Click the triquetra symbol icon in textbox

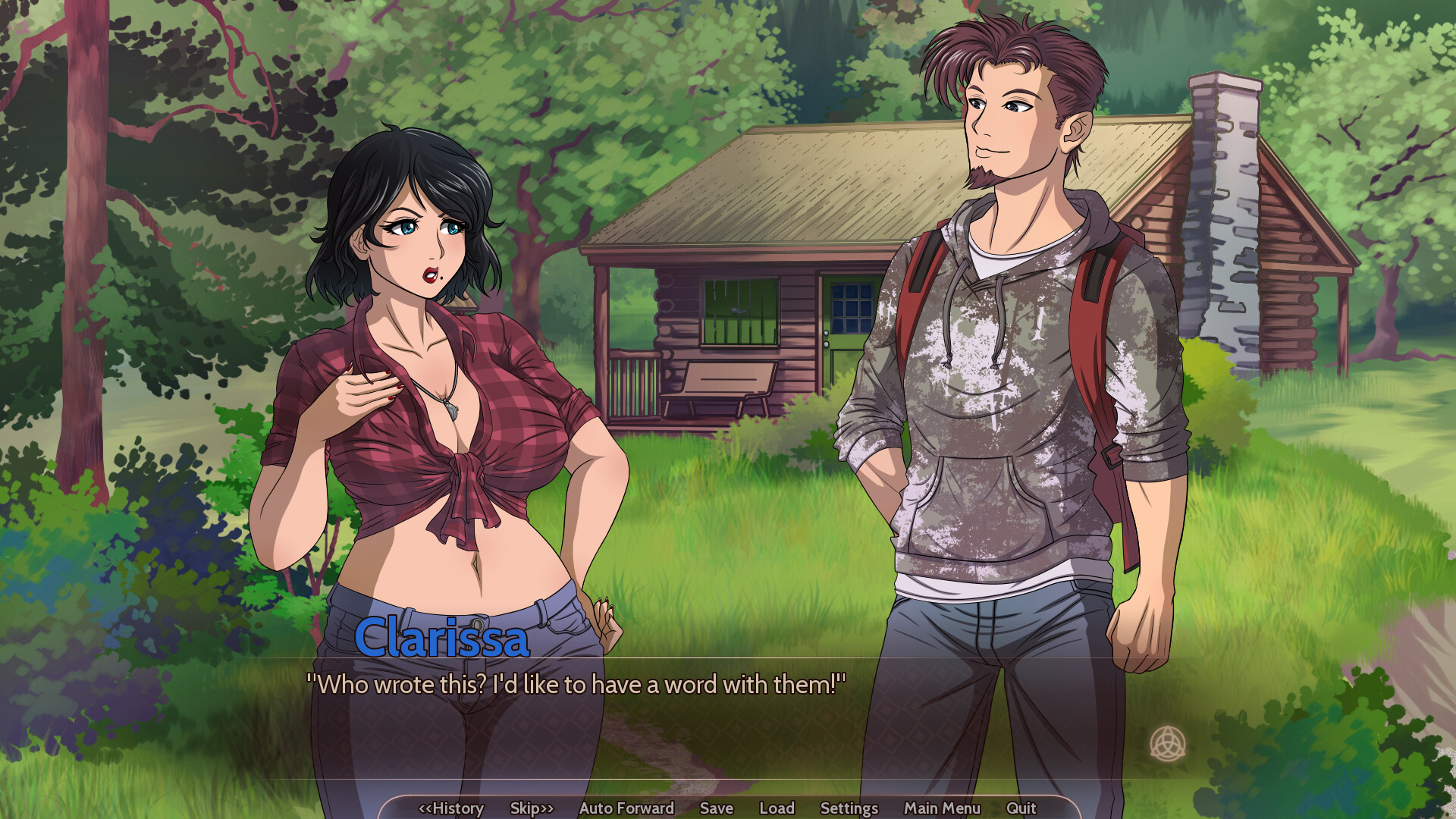pyautogui.click(x=1167, y=743)
